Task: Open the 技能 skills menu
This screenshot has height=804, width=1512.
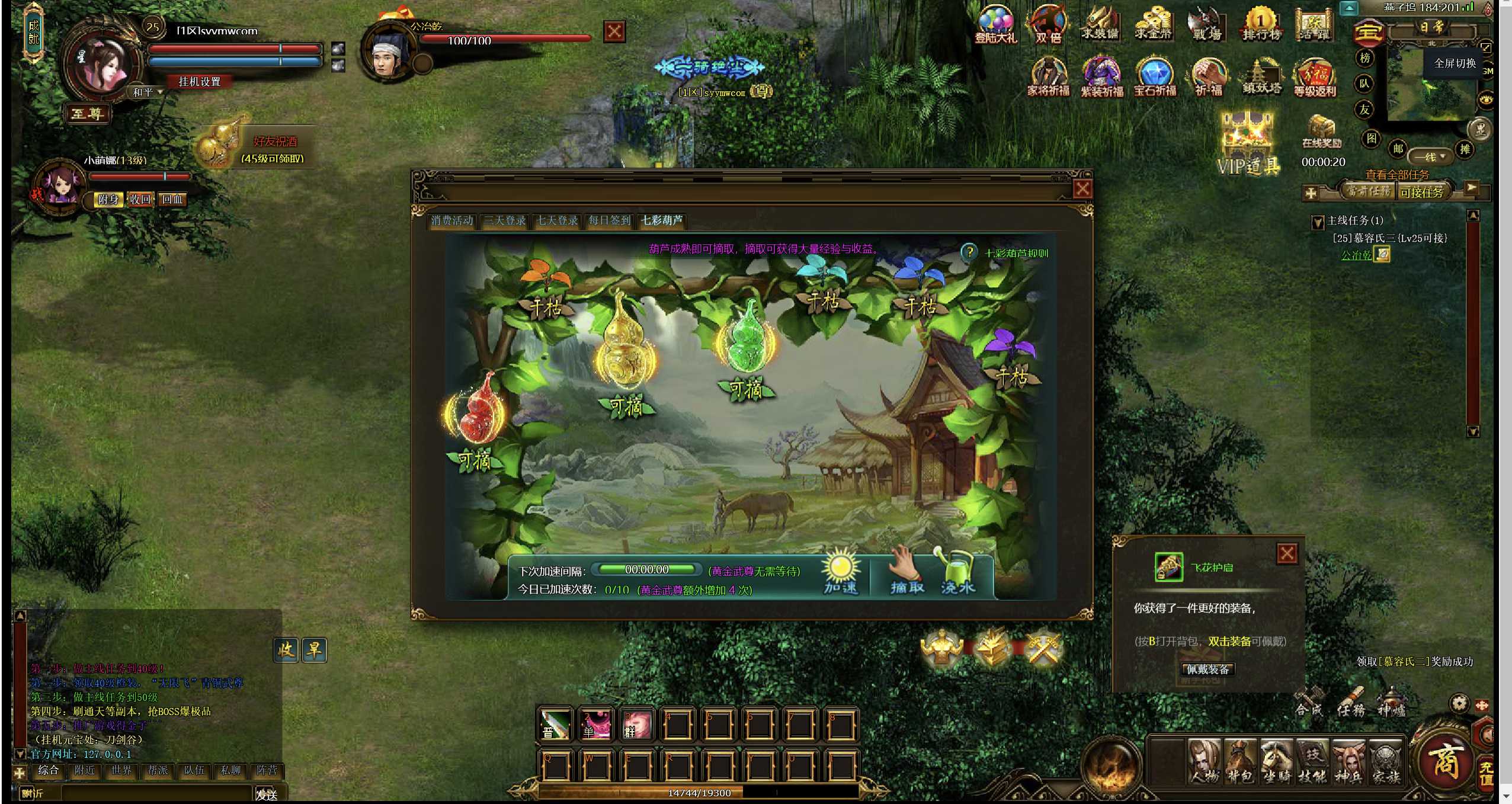Action: pyautogui.click(x=1312, y=763)
